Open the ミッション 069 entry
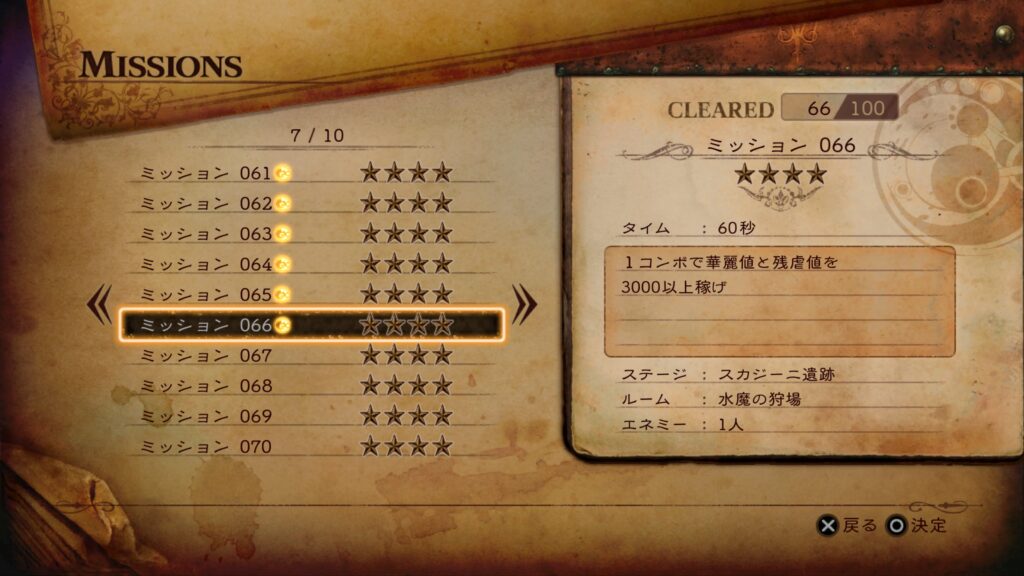The width and height of the screenshot is (1024, 576). [310, 416]
